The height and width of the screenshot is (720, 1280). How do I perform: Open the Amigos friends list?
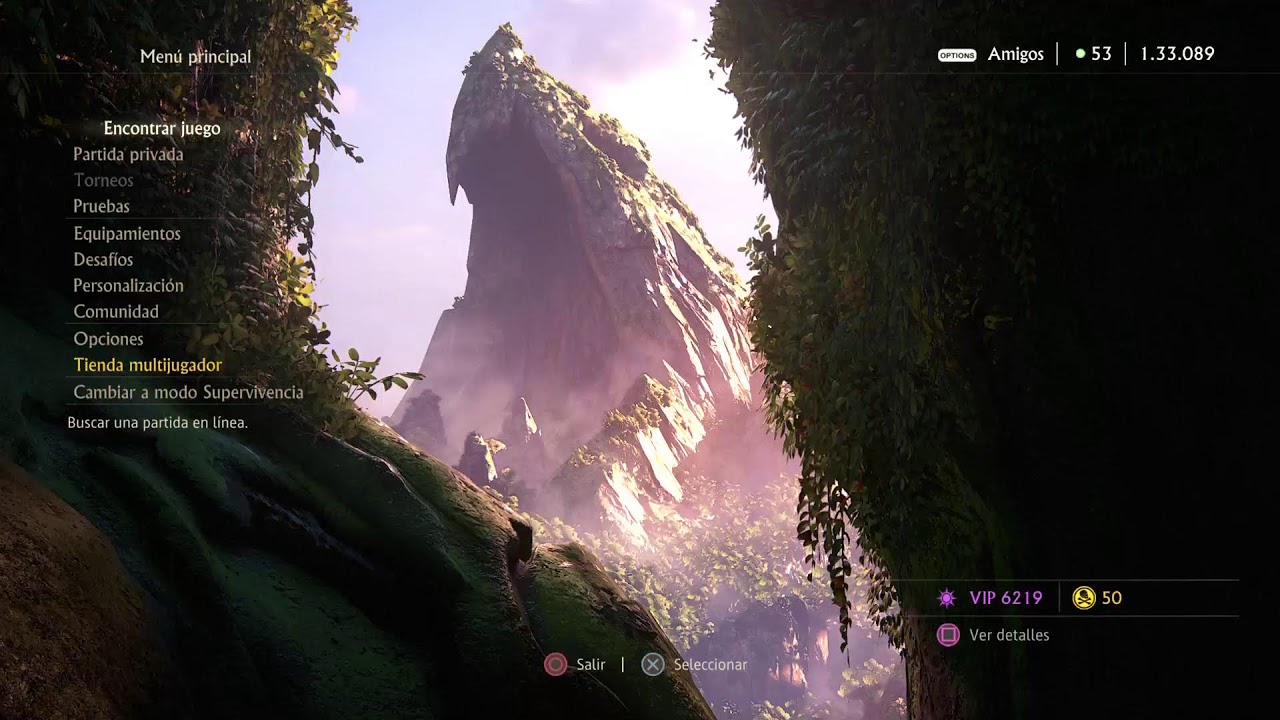click(1014, 54)
